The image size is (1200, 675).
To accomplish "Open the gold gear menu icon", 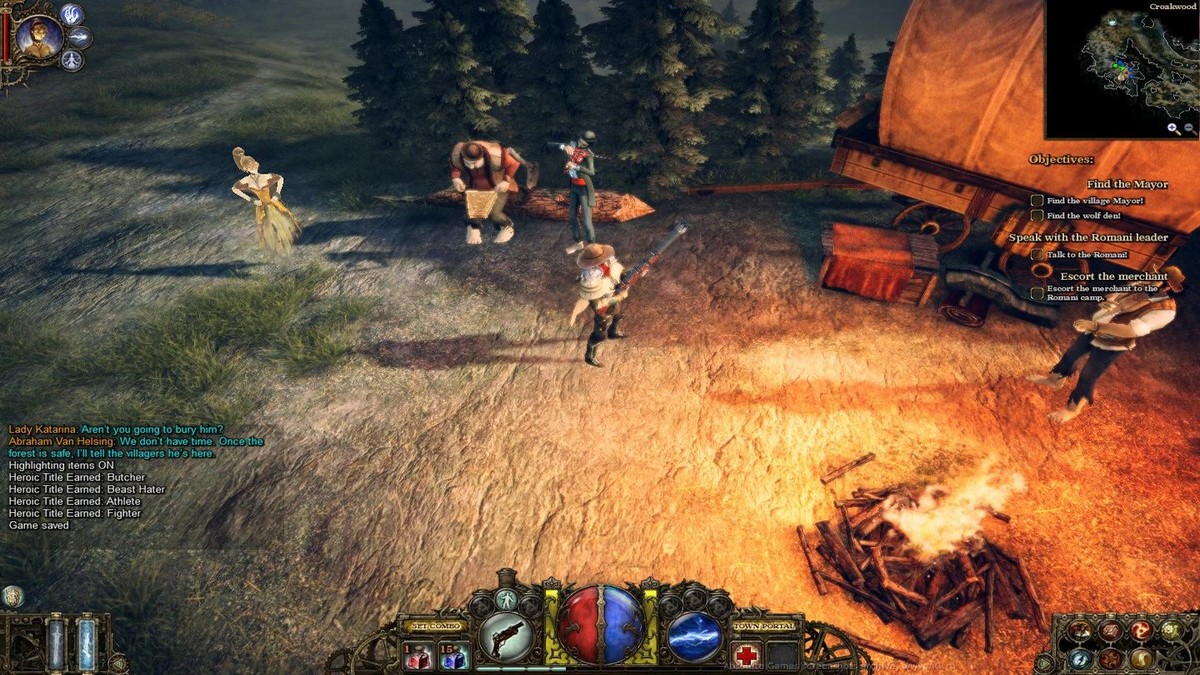I will coord(1169,630).
